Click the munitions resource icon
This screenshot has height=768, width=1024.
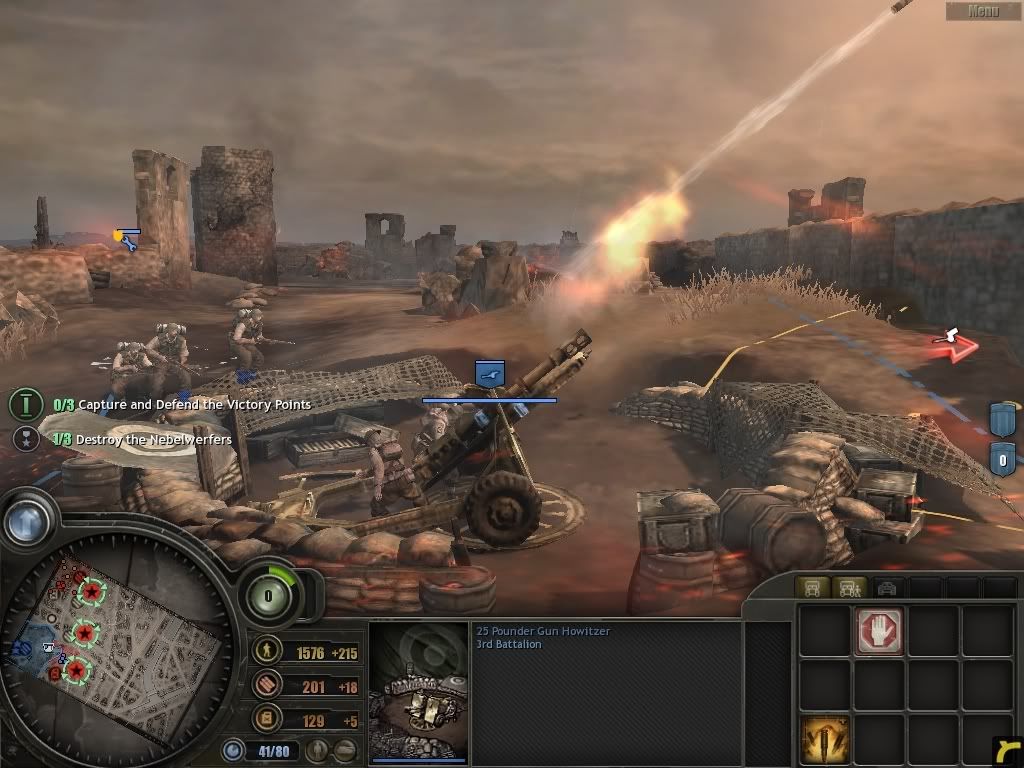[267, 685]
